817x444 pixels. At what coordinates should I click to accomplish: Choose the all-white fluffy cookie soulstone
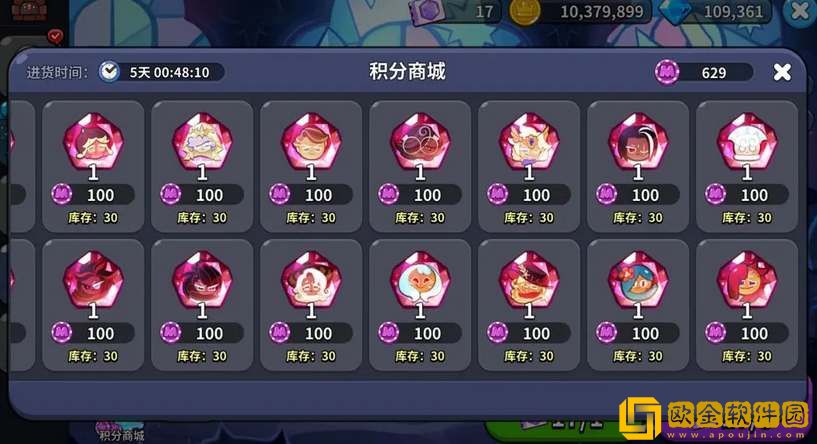(746, 141)
